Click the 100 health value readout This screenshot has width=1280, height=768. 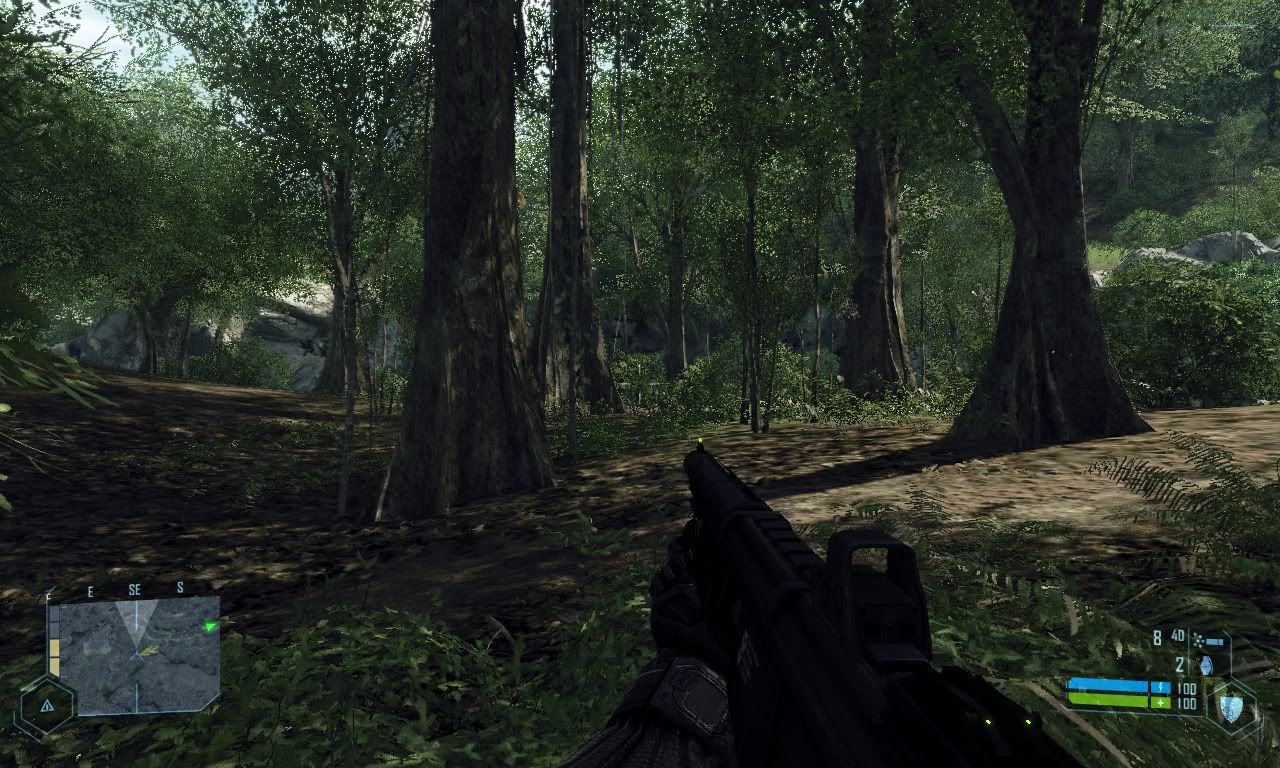coord(1186,703)
